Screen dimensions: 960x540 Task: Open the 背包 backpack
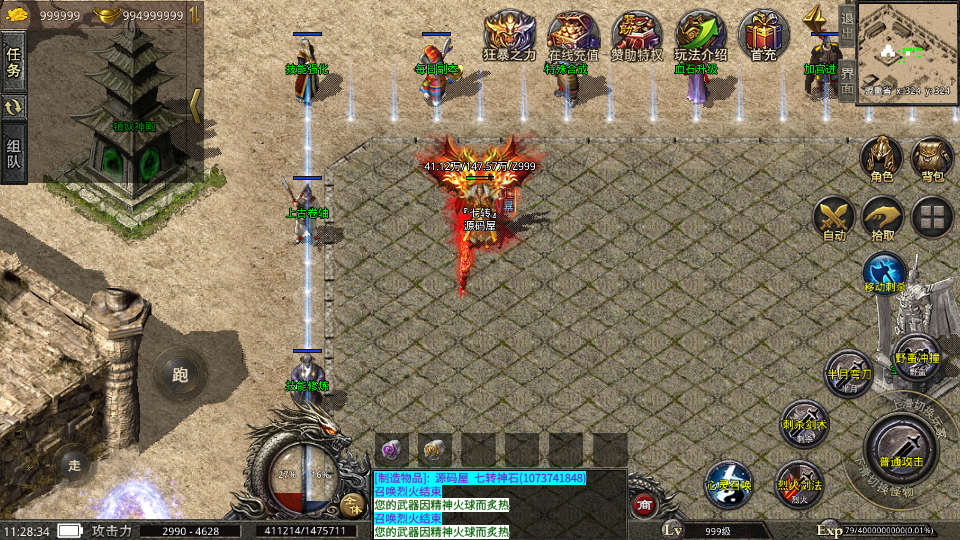[x=932, y=159]
